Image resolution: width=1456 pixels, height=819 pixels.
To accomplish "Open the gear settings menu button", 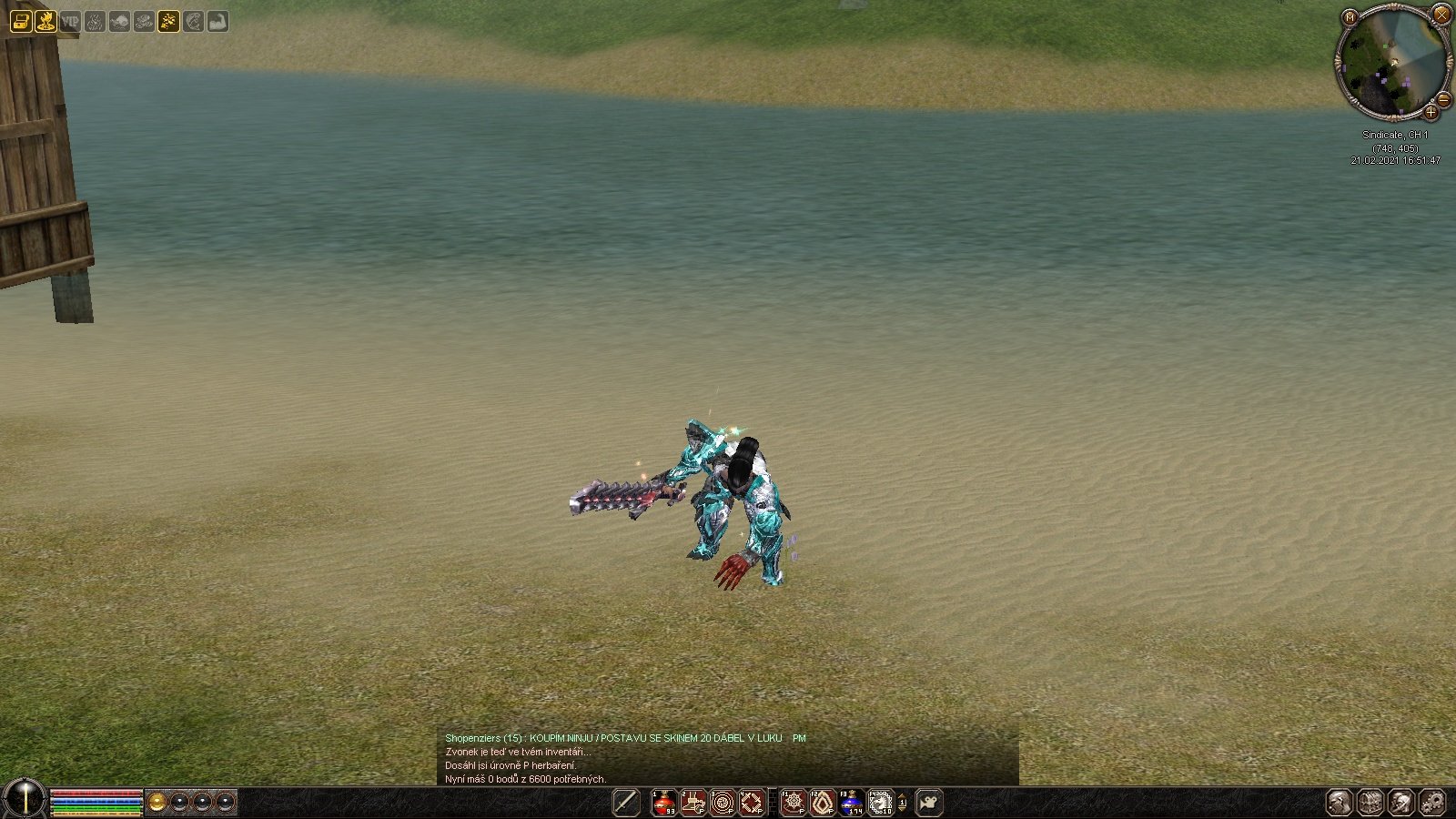I will [x=1431, y=803].
